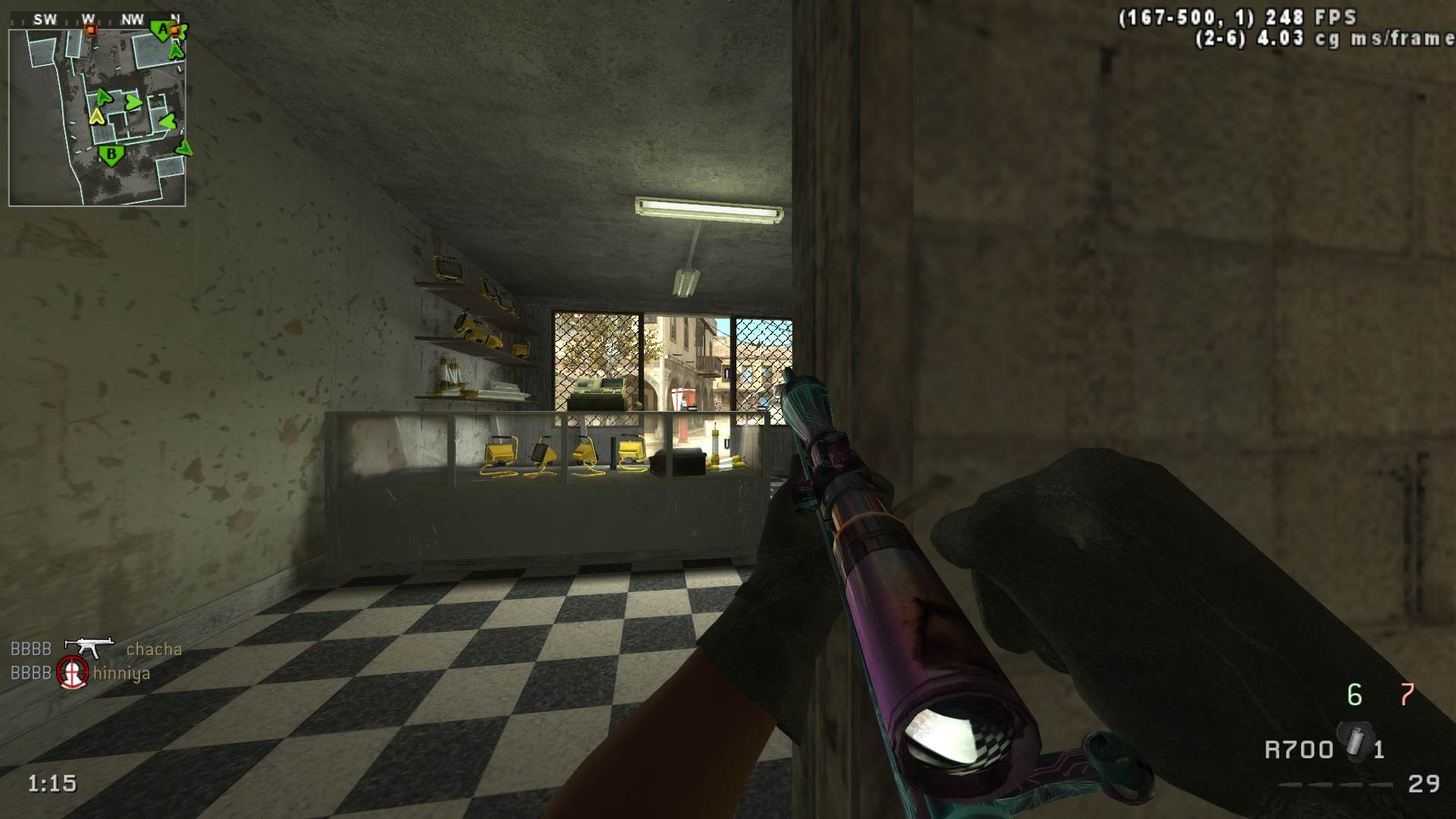The image size is (1456, 819).
Task: Select the A objective marker on minimap
Action: tap(162, 30)
